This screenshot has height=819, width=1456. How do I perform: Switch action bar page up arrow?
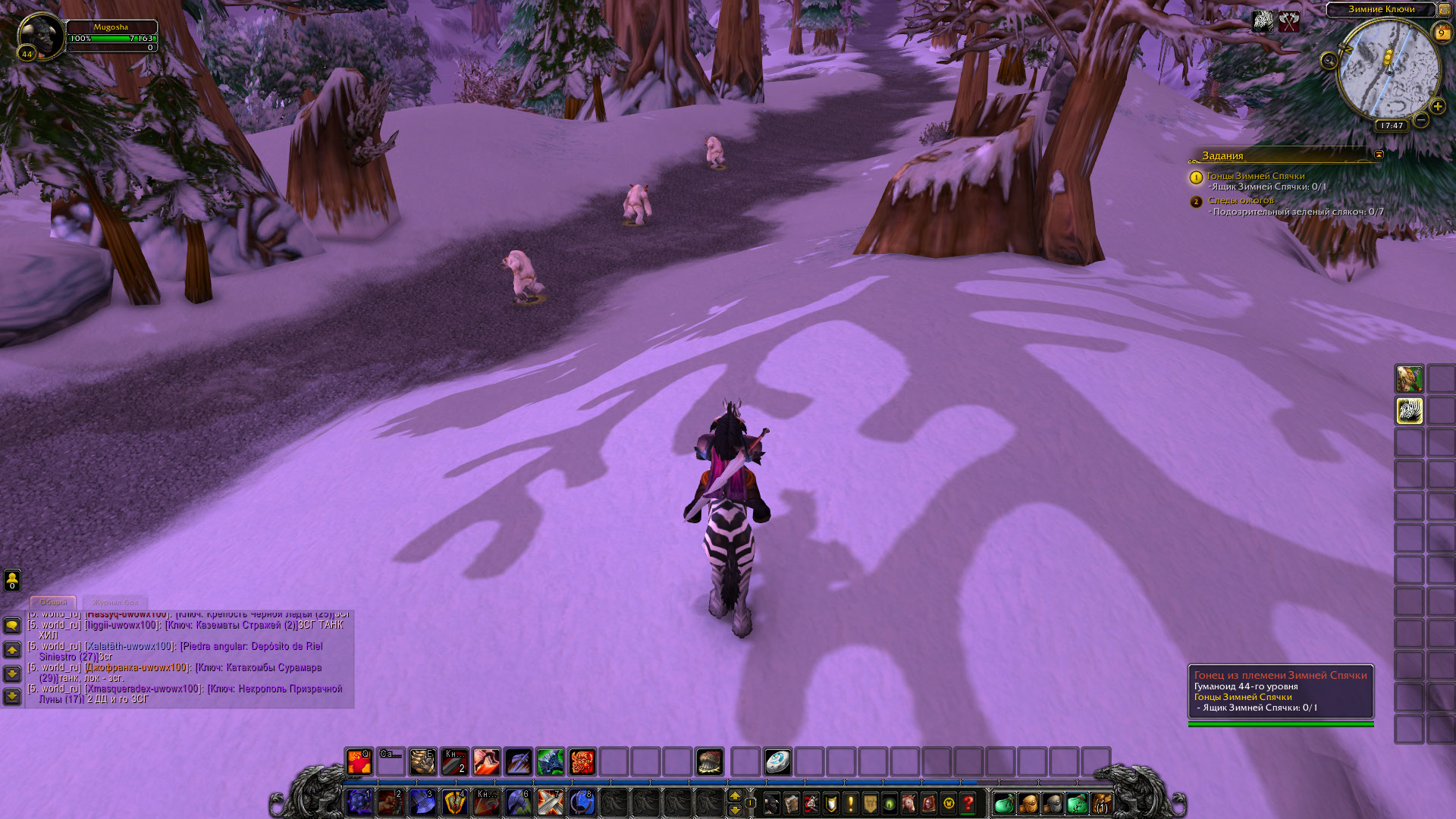tap(734, 795)
